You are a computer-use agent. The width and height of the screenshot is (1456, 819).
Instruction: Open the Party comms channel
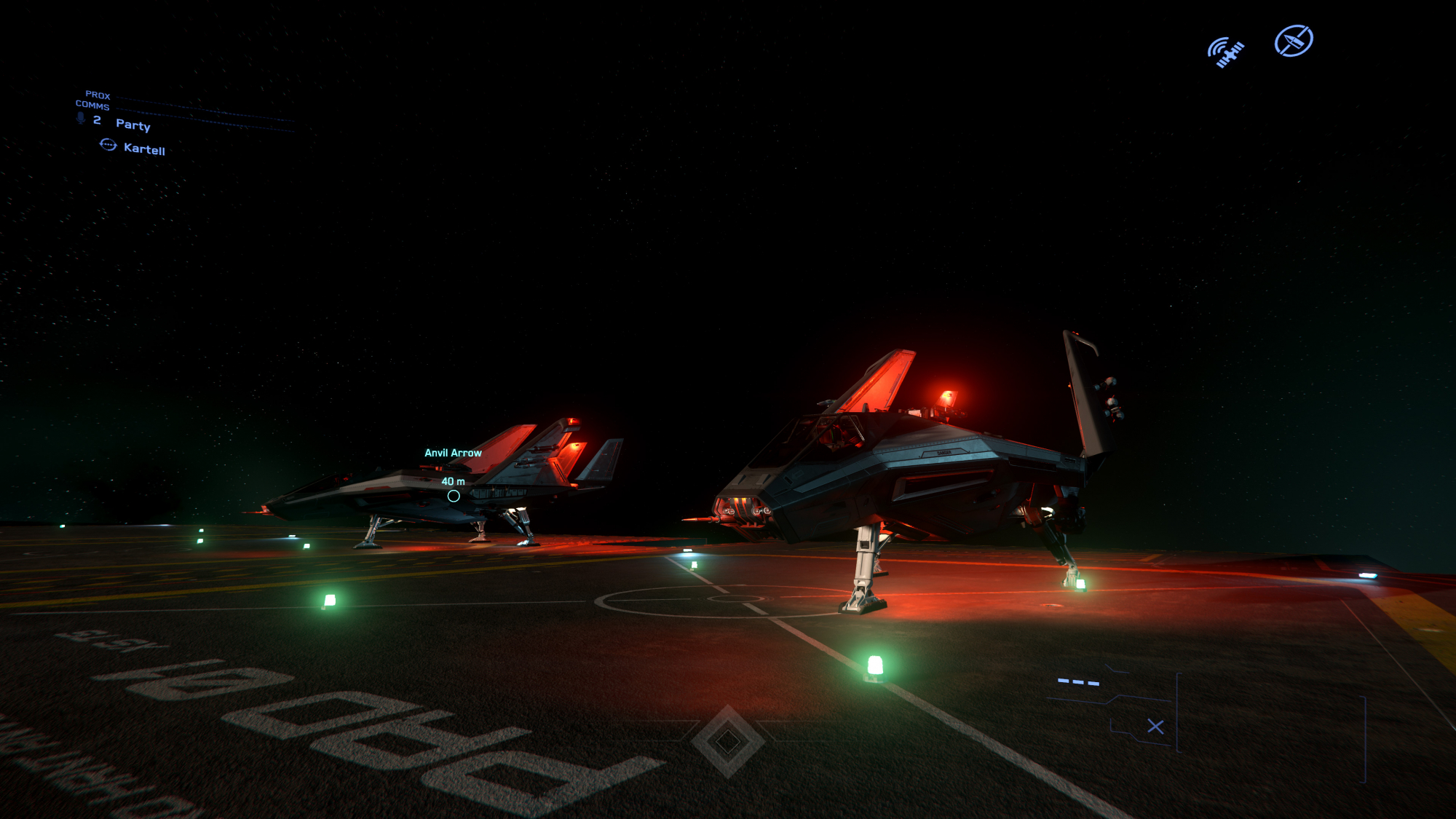pyautogui.click(x=133, y=124)
